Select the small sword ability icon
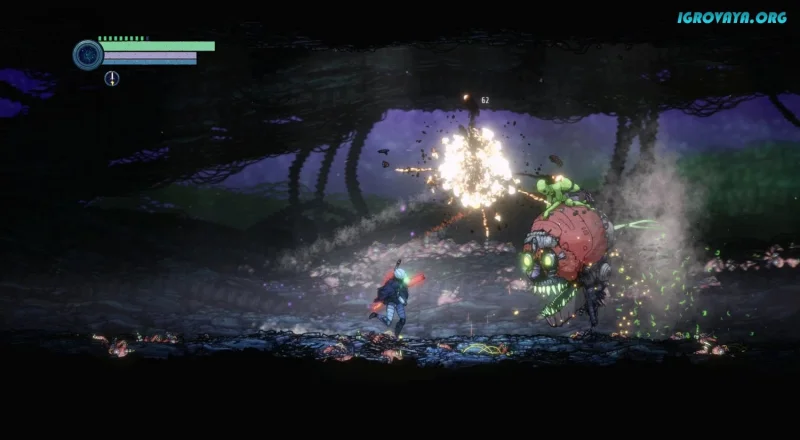This screenshot has height=440, width=800. click(111, 78)
